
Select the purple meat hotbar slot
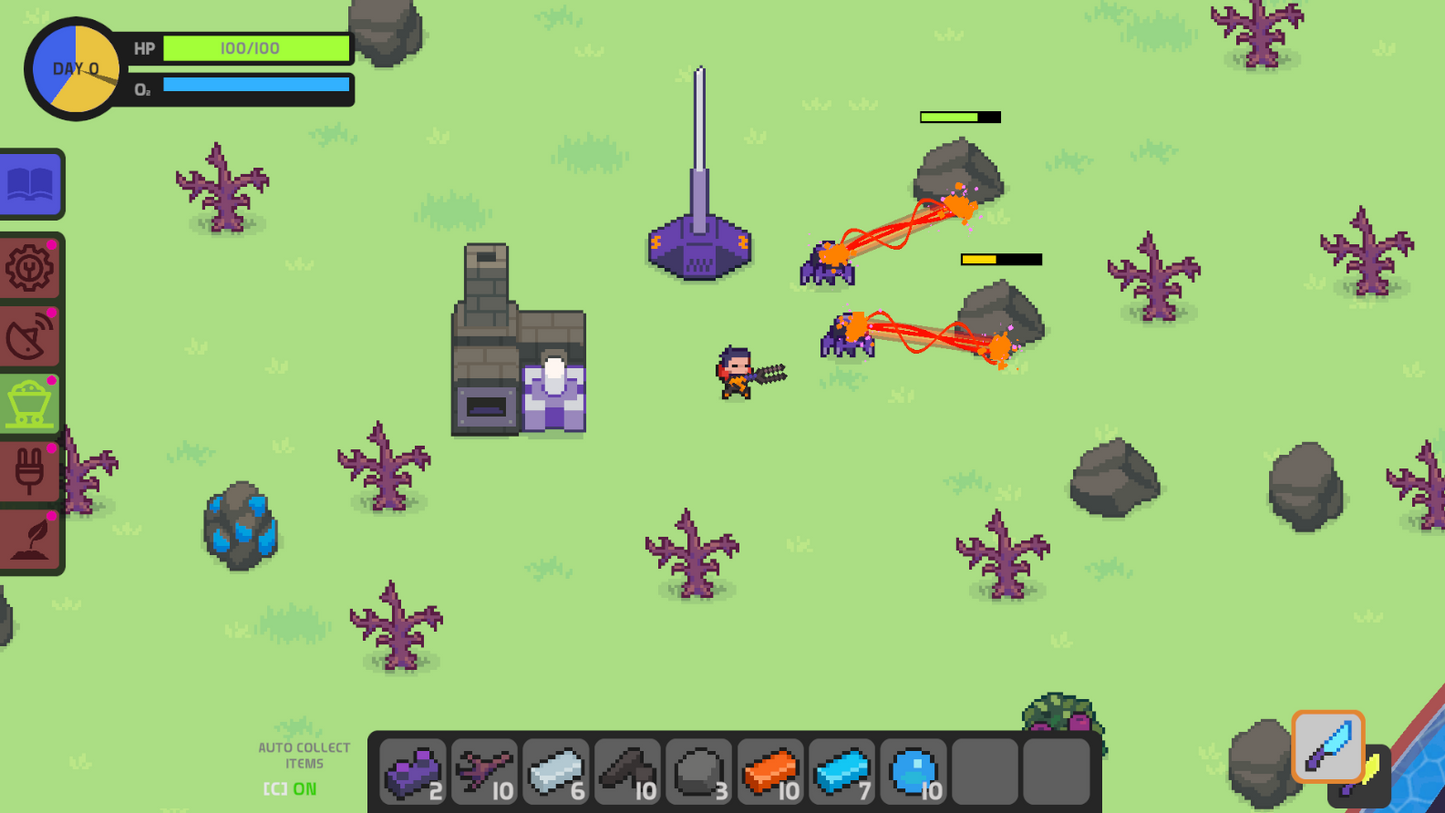(x=412, y=770)
